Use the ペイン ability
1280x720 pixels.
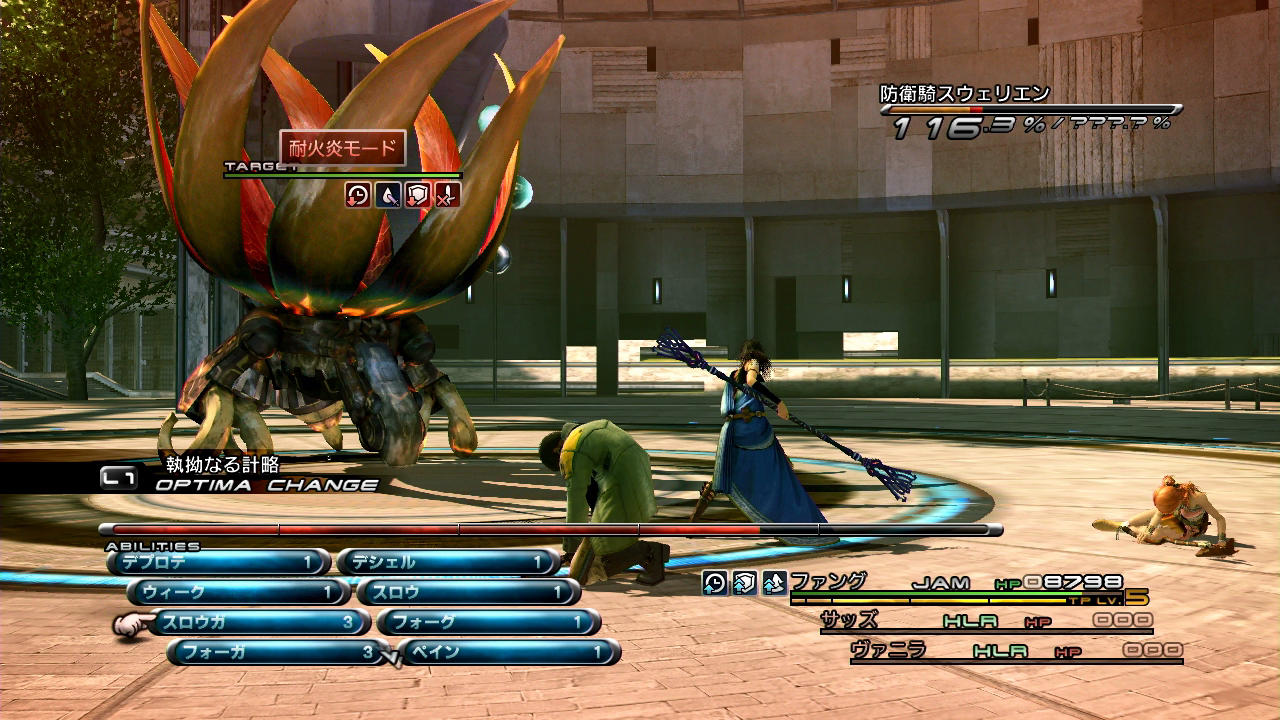point(509,653)
